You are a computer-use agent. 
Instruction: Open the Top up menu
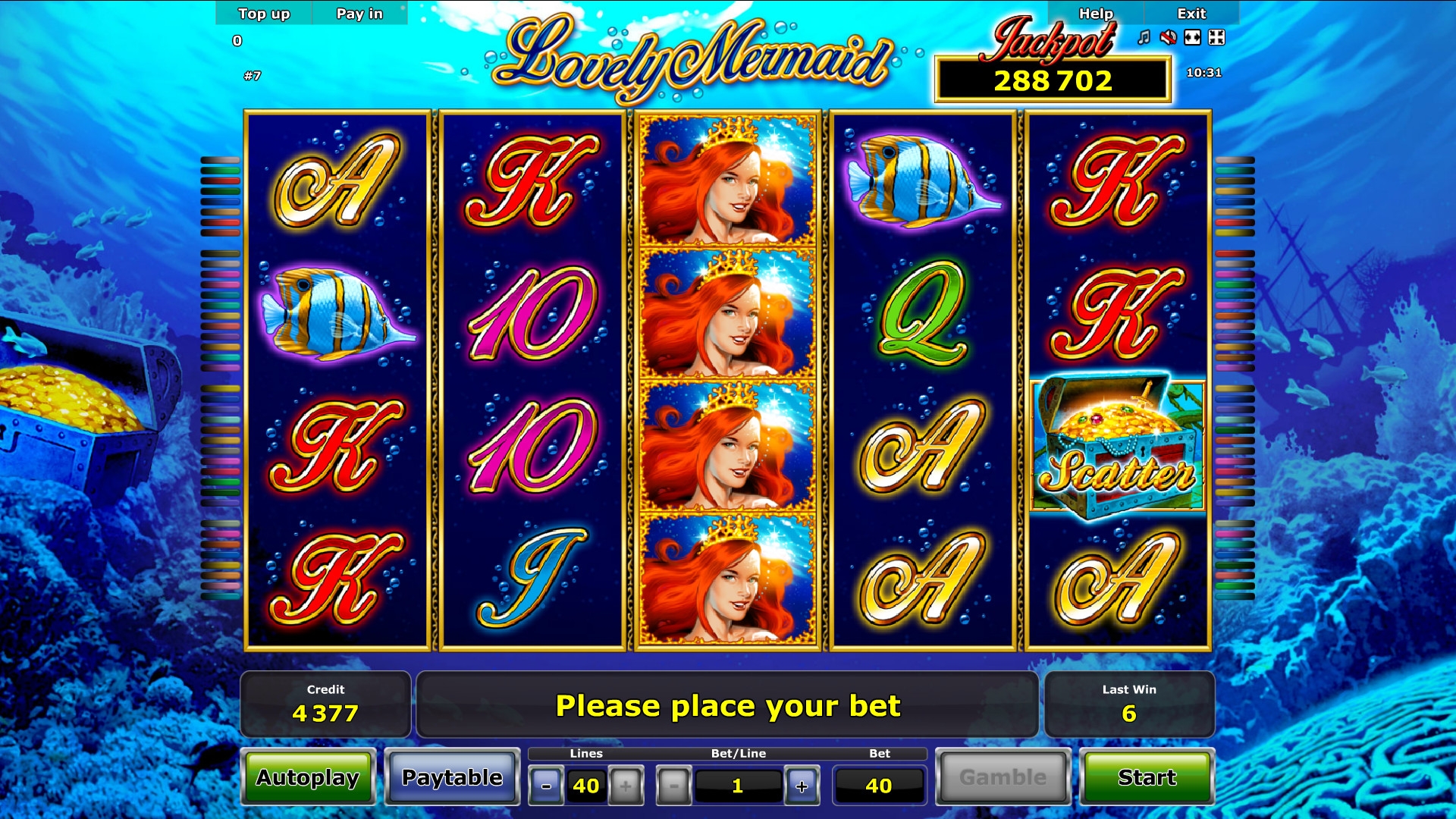264,14
